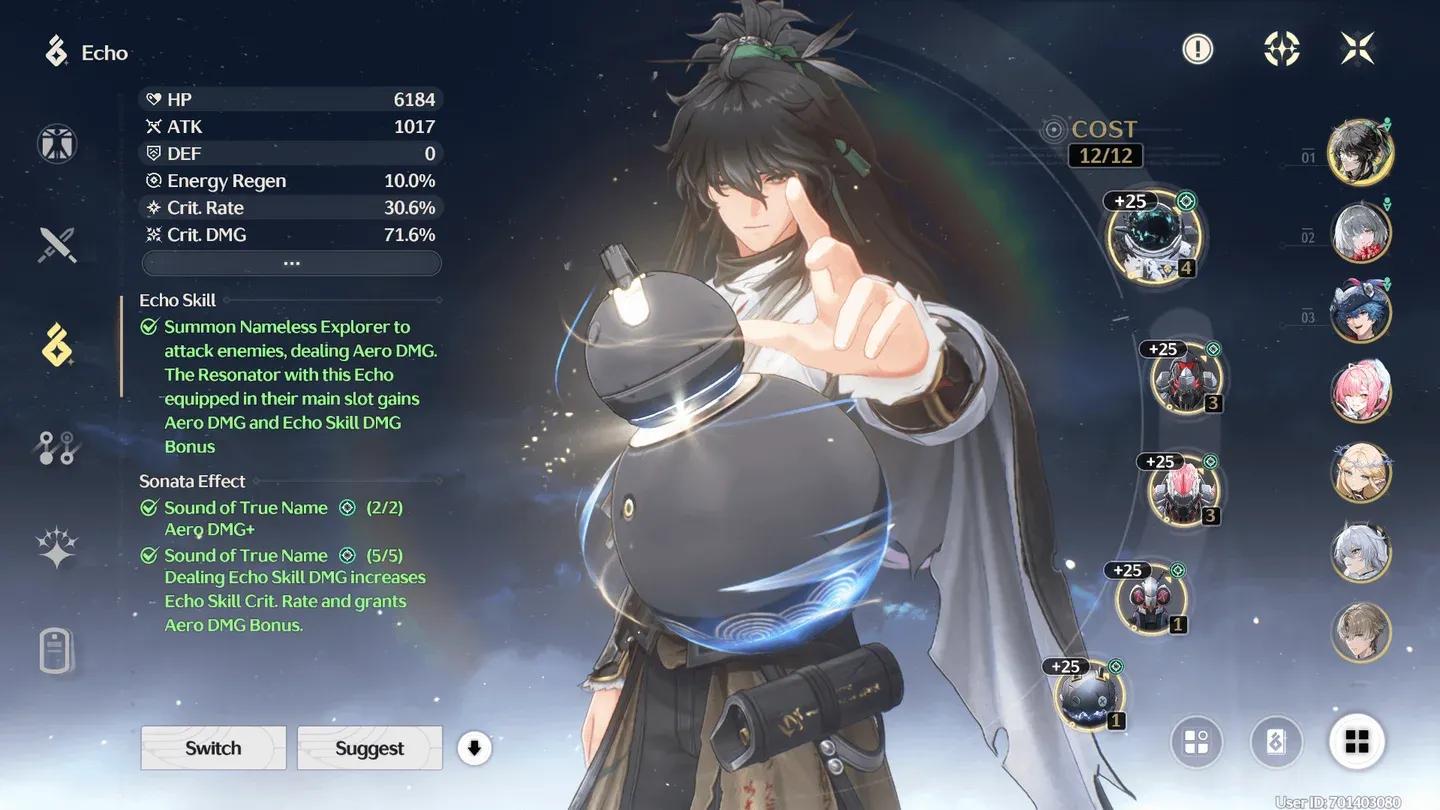Select the white four-square Echo grid icon
This screenshot has height=810, width=1440.
pyautogui.click(x=1357, y=741)
